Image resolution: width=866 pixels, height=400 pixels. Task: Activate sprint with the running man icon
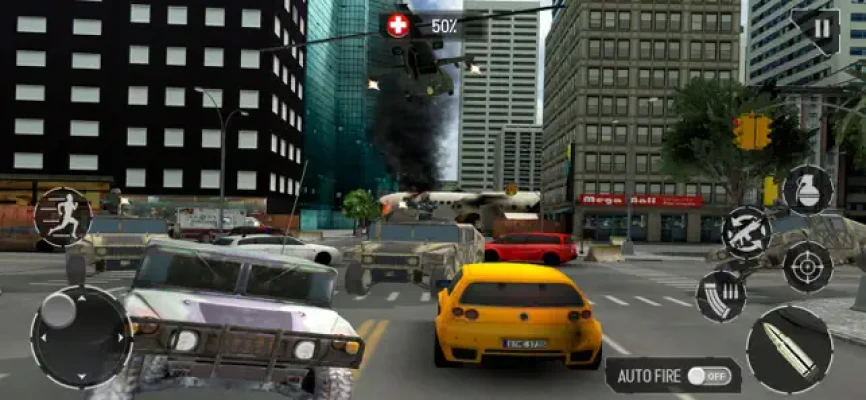pyautogui.click(x=63, y=216)
